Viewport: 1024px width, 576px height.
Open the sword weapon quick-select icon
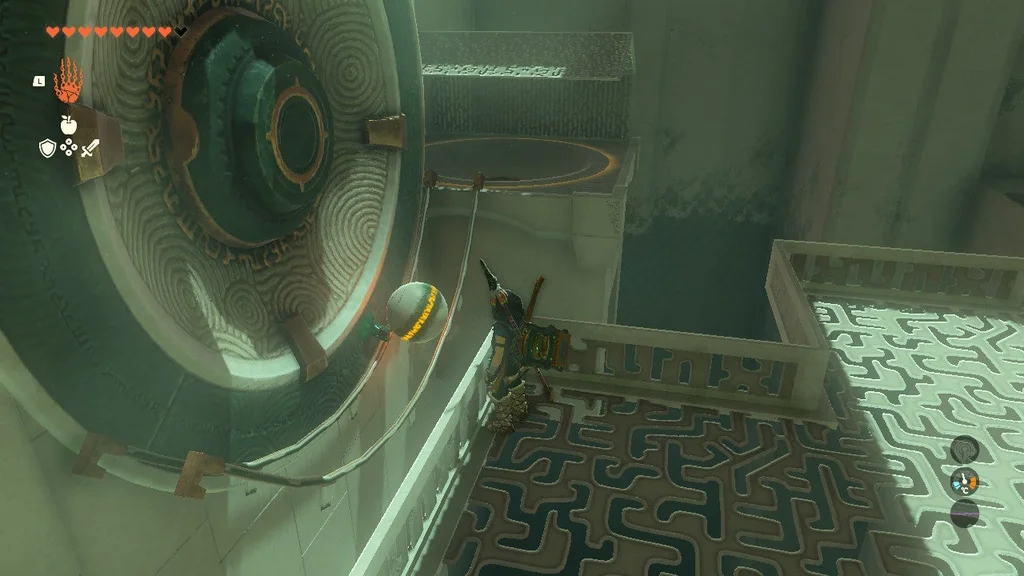90,148
